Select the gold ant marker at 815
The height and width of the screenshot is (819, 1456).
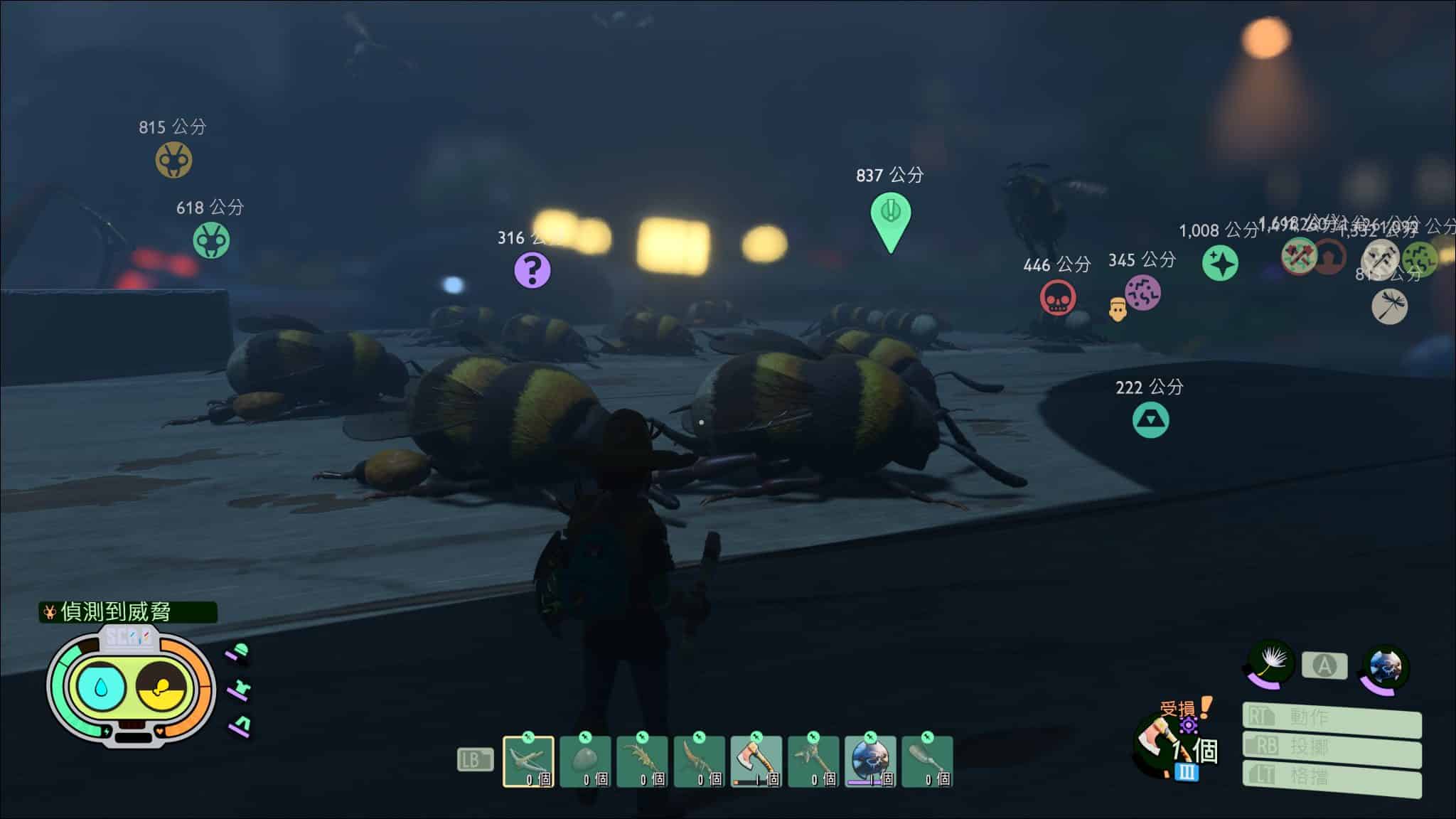[x=173, y=159]
